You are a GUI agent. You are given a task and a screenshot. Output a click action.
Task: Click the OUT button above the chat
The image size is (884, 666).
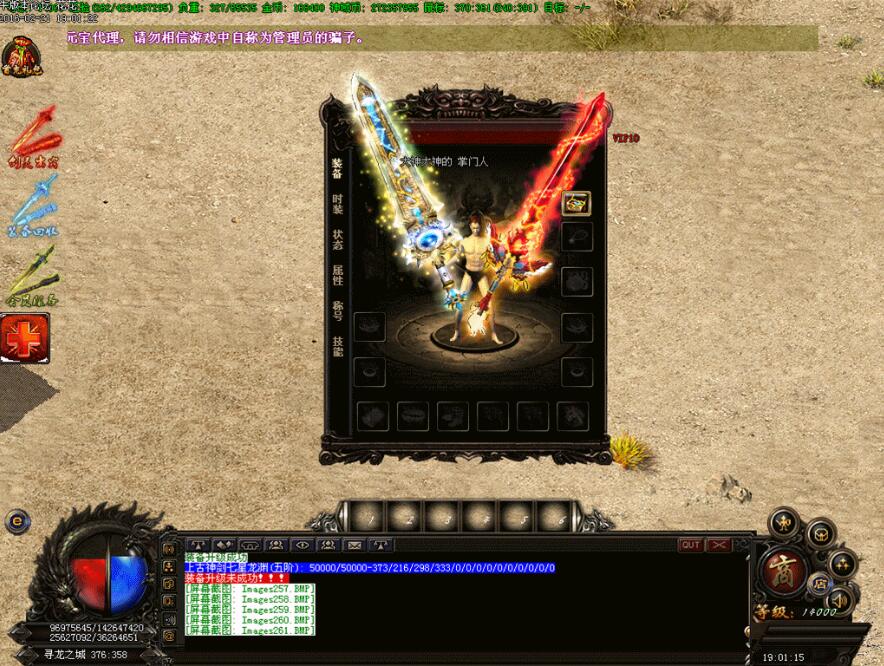coord(690,545)
